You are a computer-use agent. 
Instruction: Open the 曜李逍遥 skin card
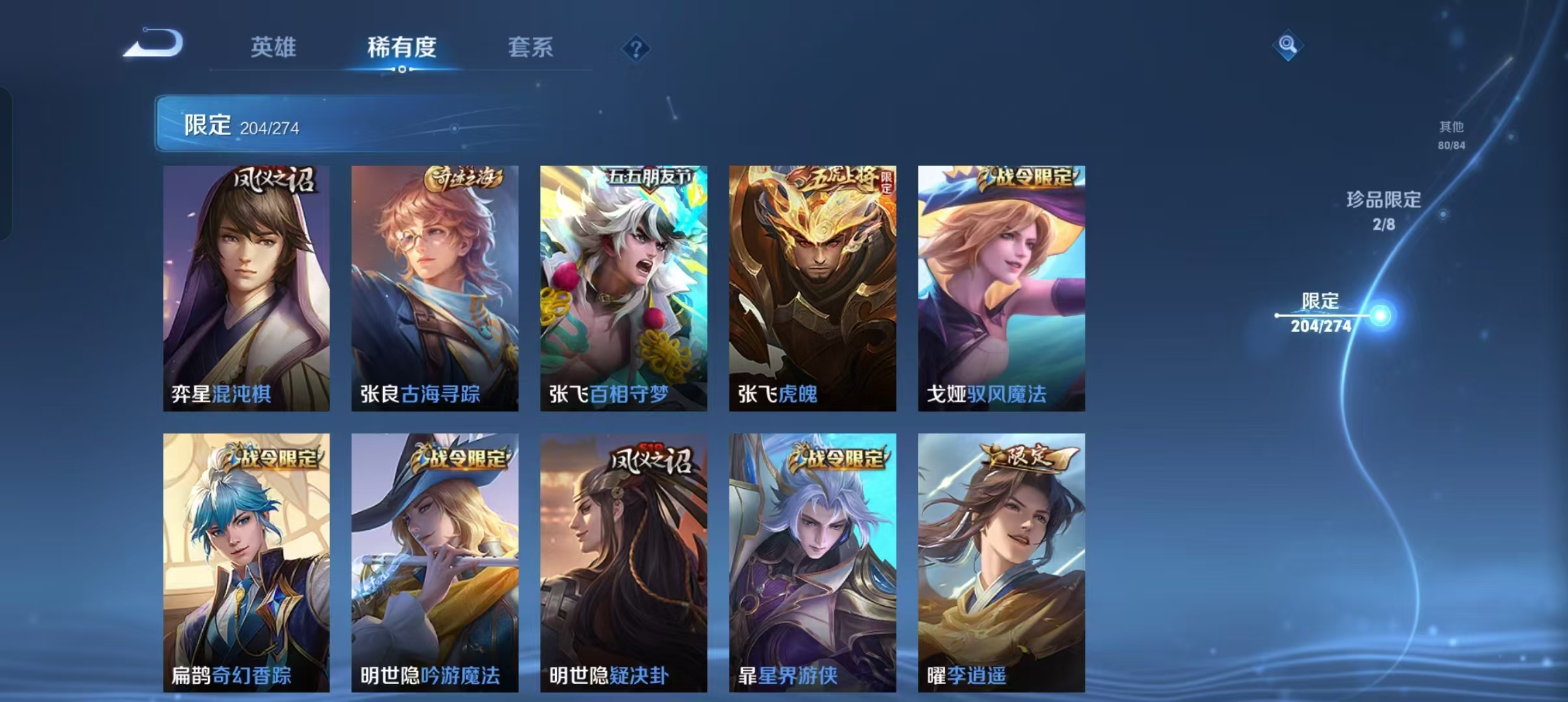(999, 559)
